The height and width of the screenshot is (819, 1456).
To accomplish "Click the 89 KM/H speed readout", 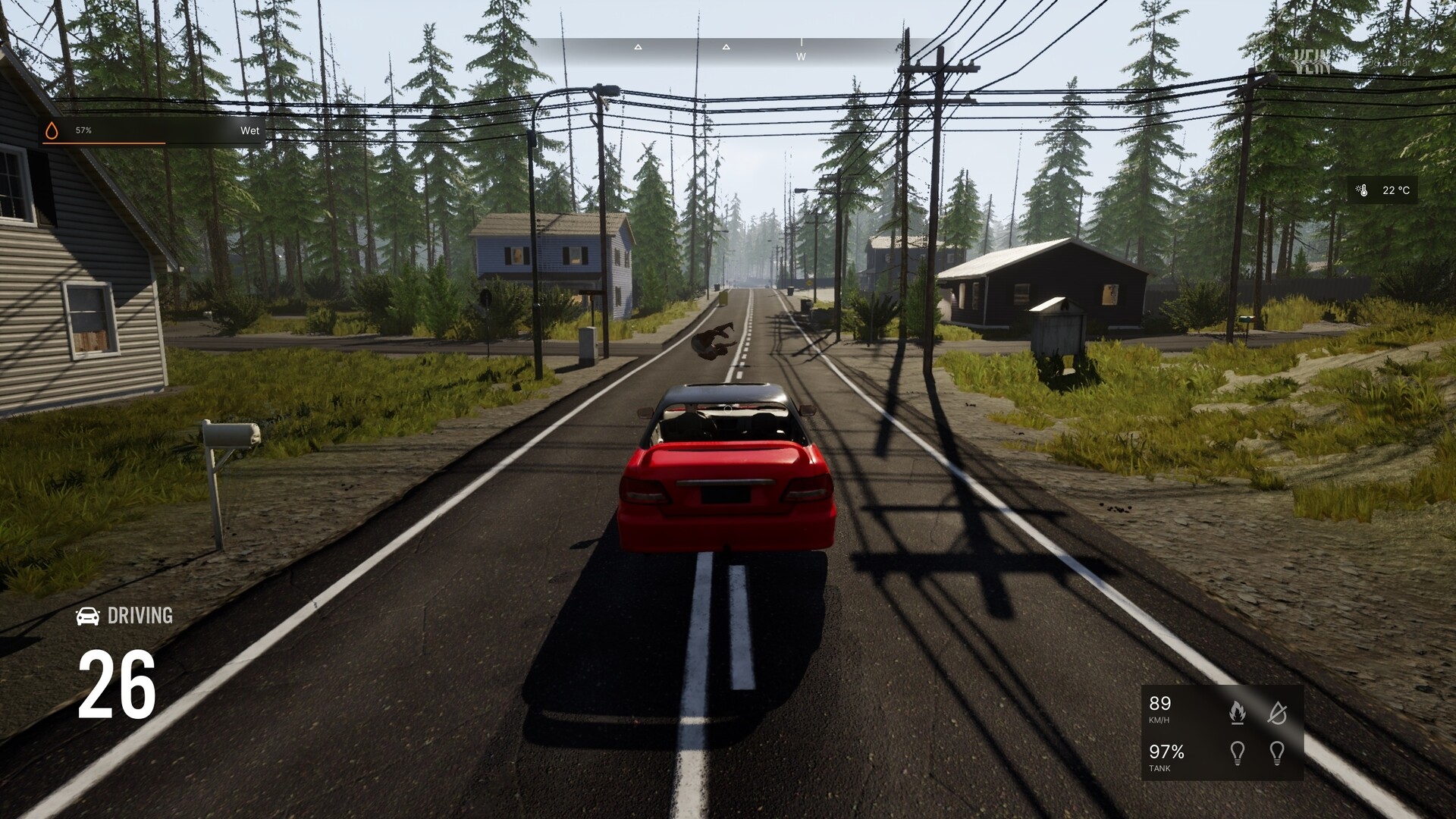I will [x=1159, y=711].
